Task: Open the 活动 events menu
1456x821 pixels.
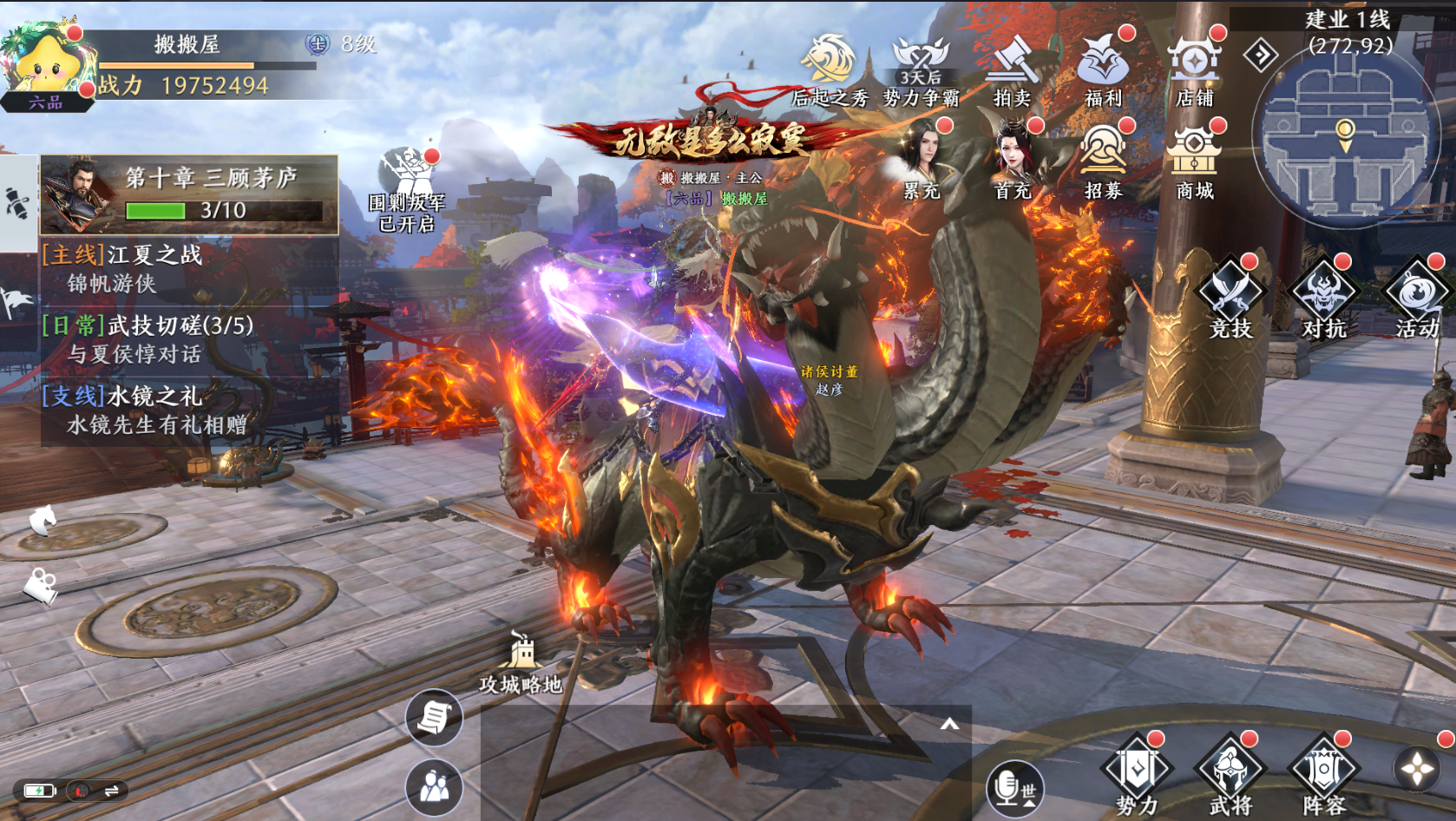Action: pos(1417,295)
